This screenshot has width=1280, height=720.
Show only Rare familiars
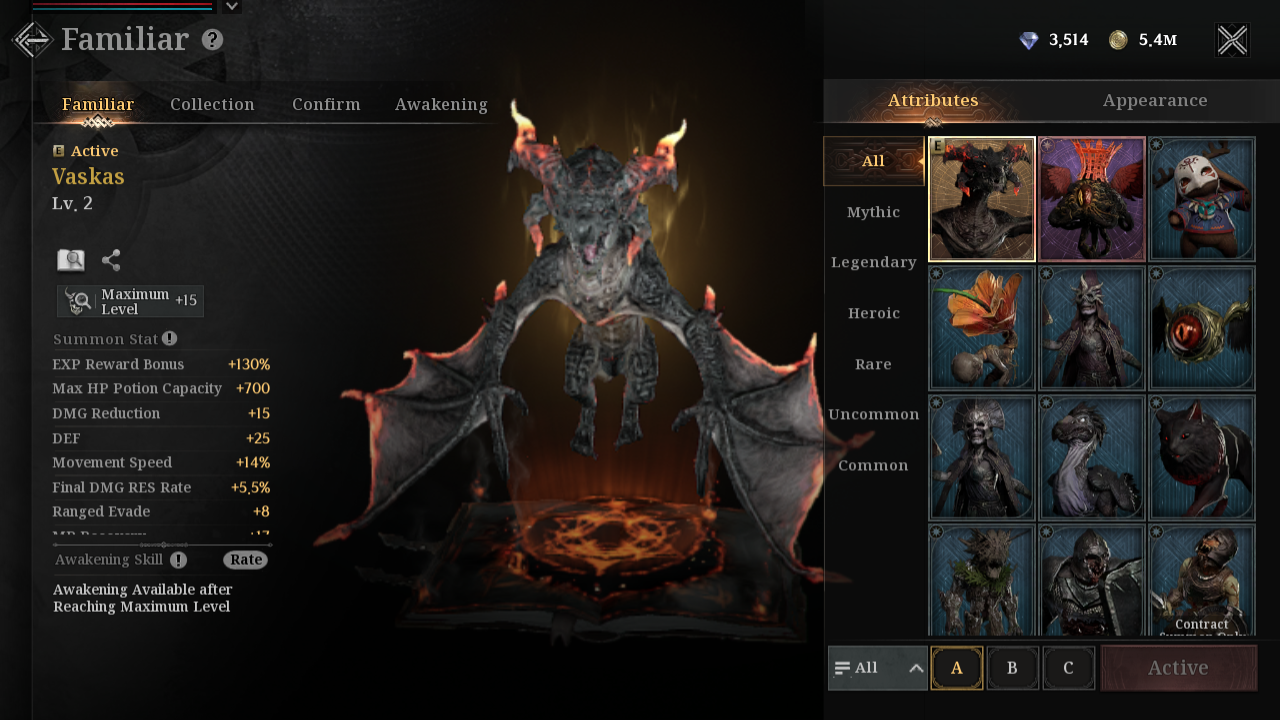(x=873, y=364)
